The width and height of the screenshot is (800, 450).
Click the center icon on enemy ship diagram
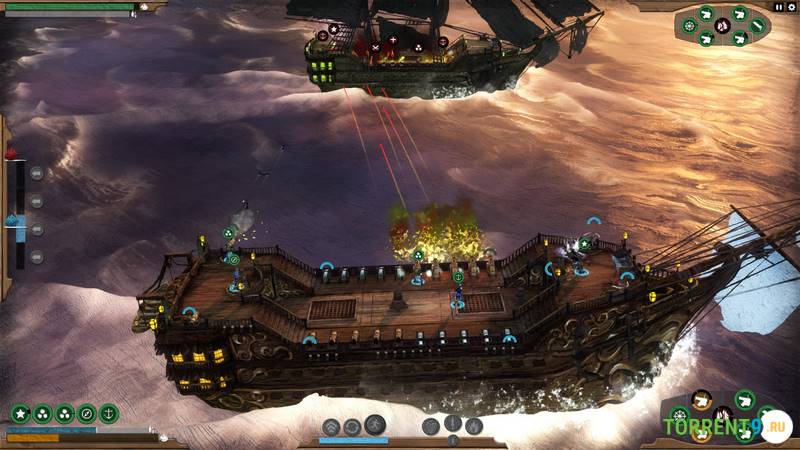pyautogui.click(x=722, y=25)
